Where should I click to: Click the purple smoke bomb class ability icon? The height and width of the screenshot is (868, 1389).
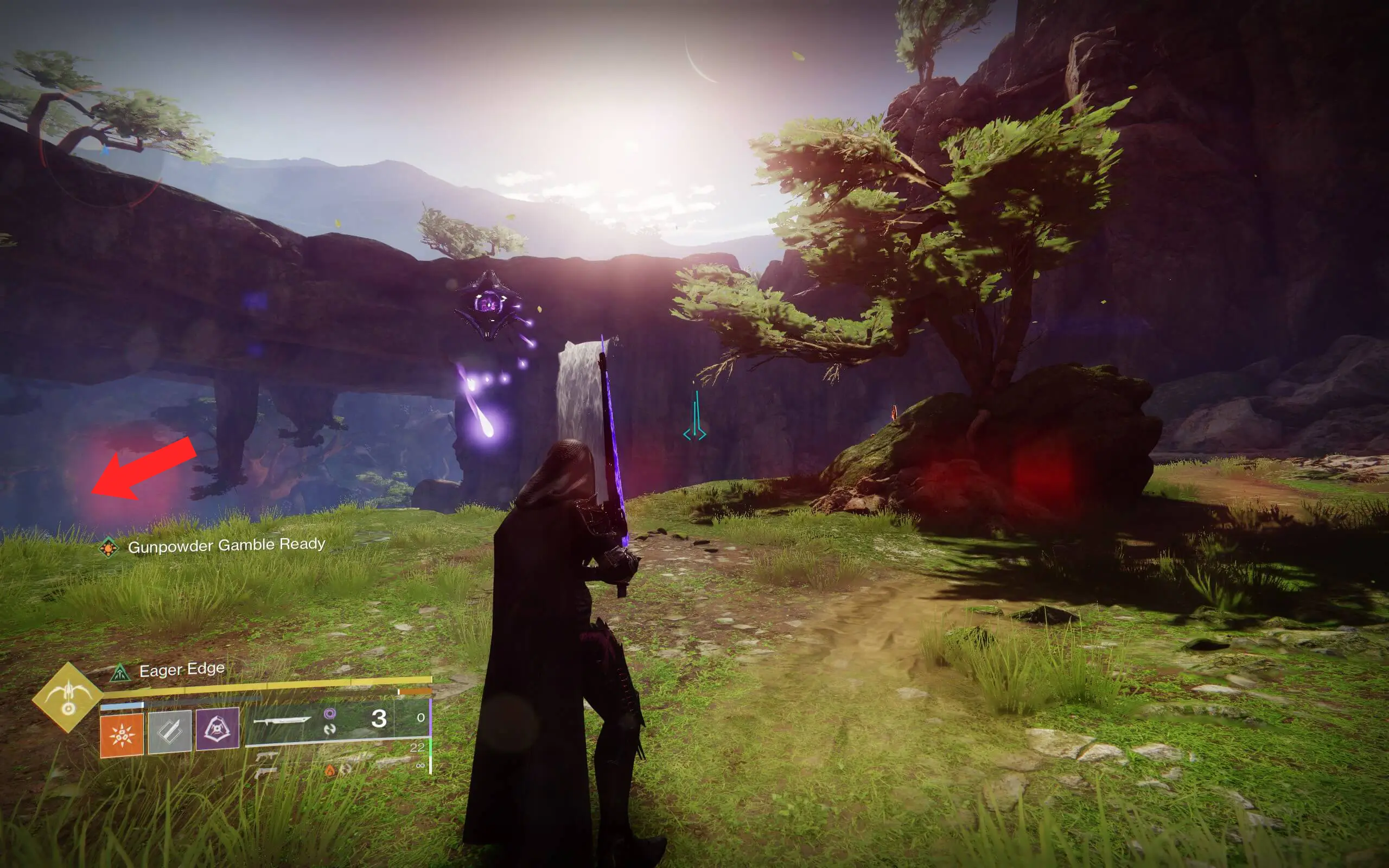217,731
